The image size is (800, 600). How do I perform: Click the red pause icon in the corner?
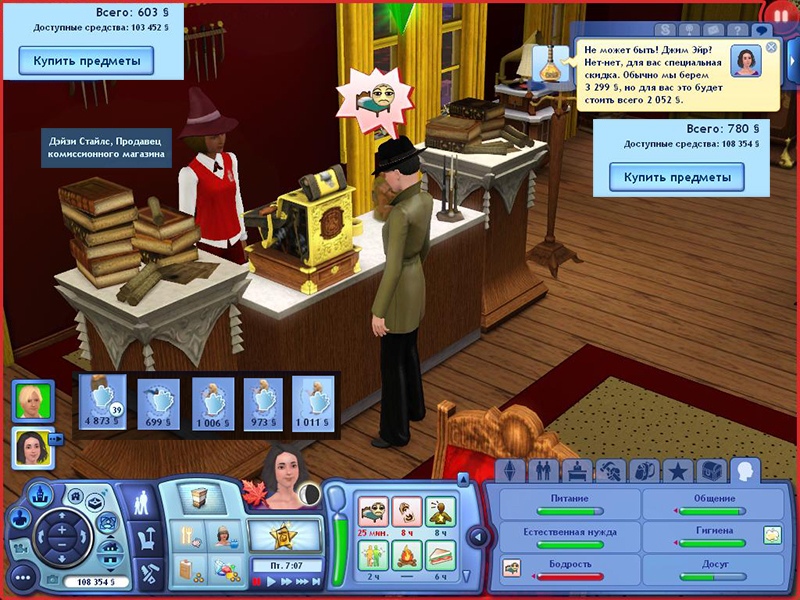tap(780, 13)
